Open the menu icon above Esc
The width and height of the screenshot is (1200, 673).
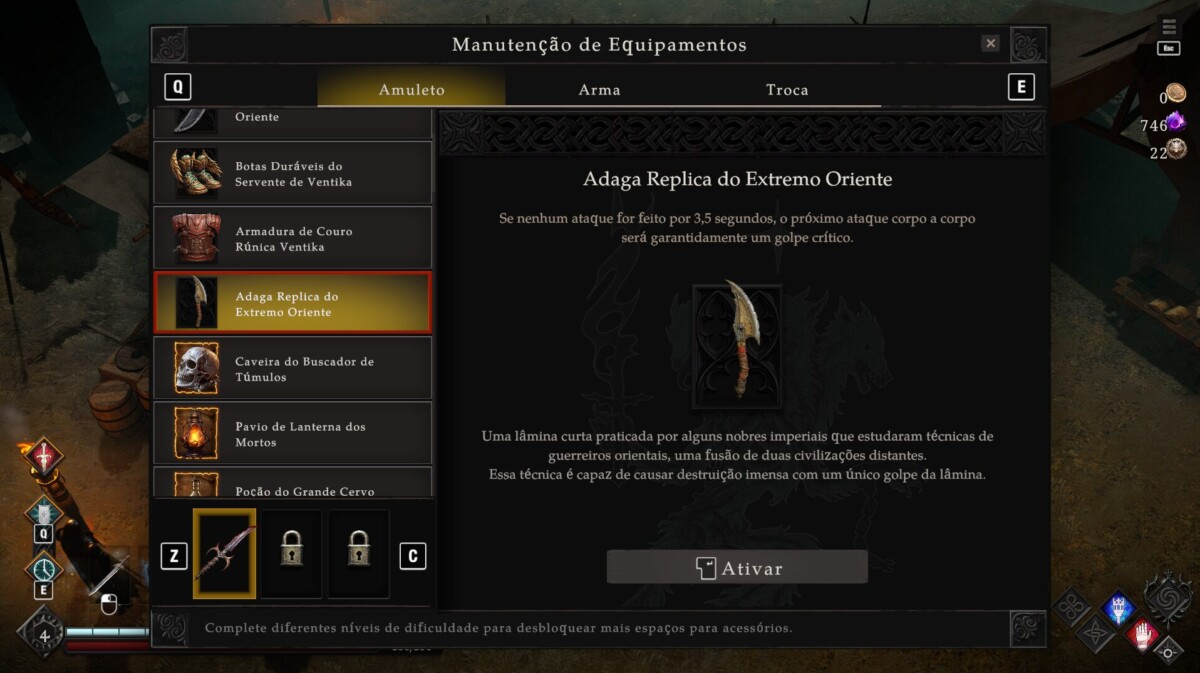click(x=1168, y=27)
